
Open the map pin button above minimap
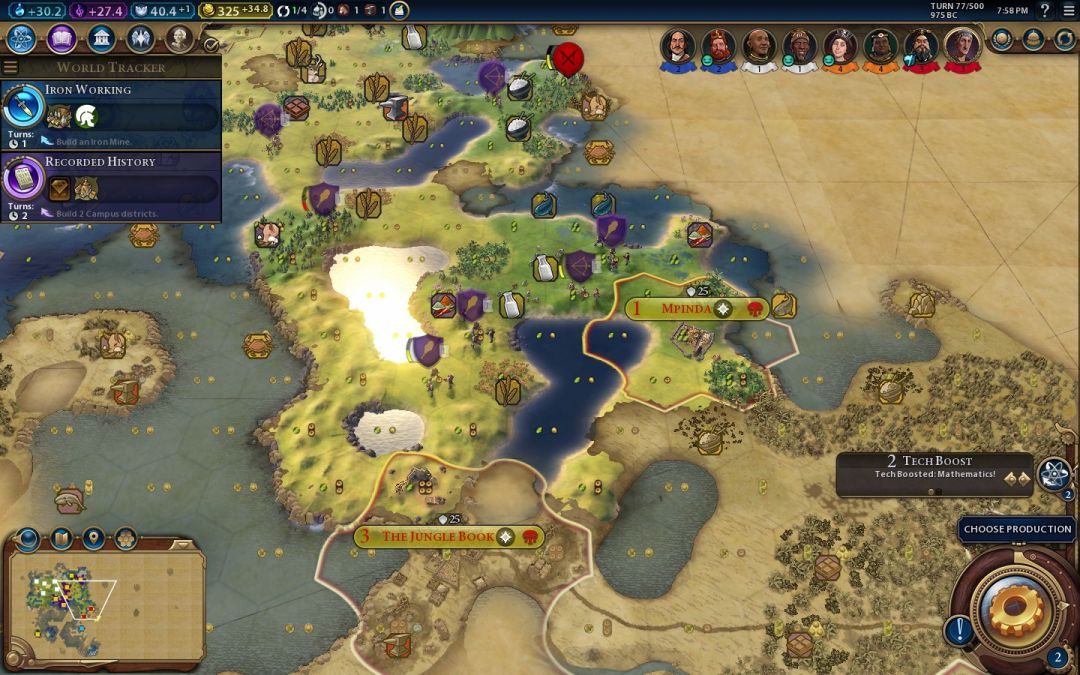(94, 540)
